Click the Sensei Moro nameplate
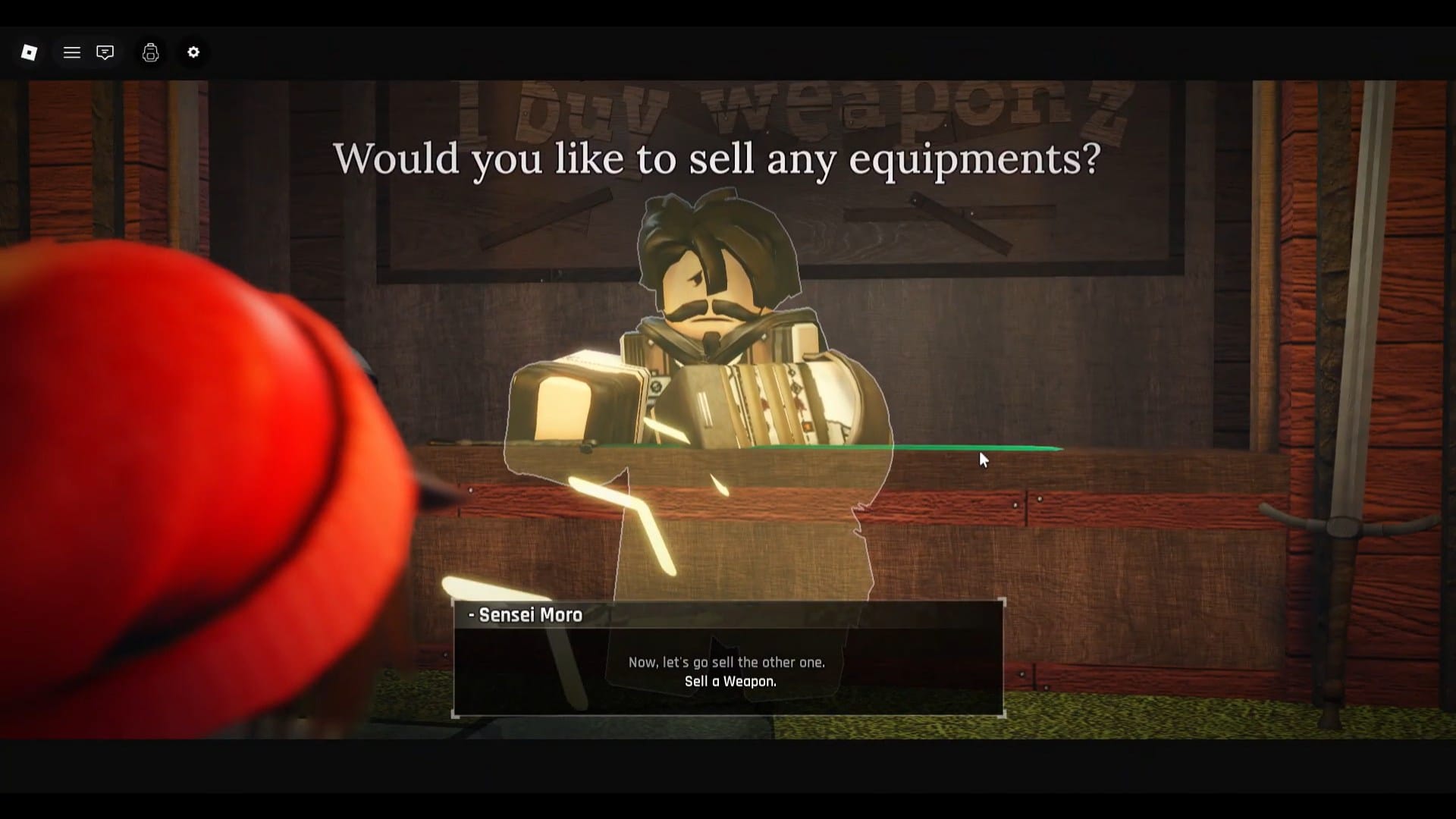The image size is (1456, 819). (525, 615)
